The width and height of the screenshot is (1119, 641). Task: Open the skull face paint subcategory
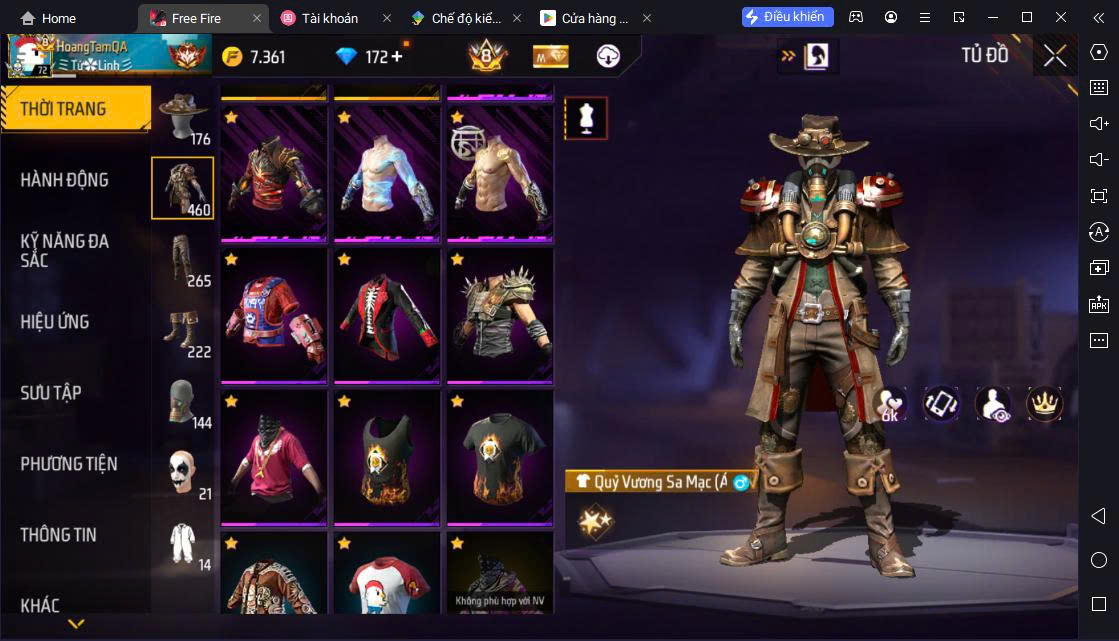182,472
